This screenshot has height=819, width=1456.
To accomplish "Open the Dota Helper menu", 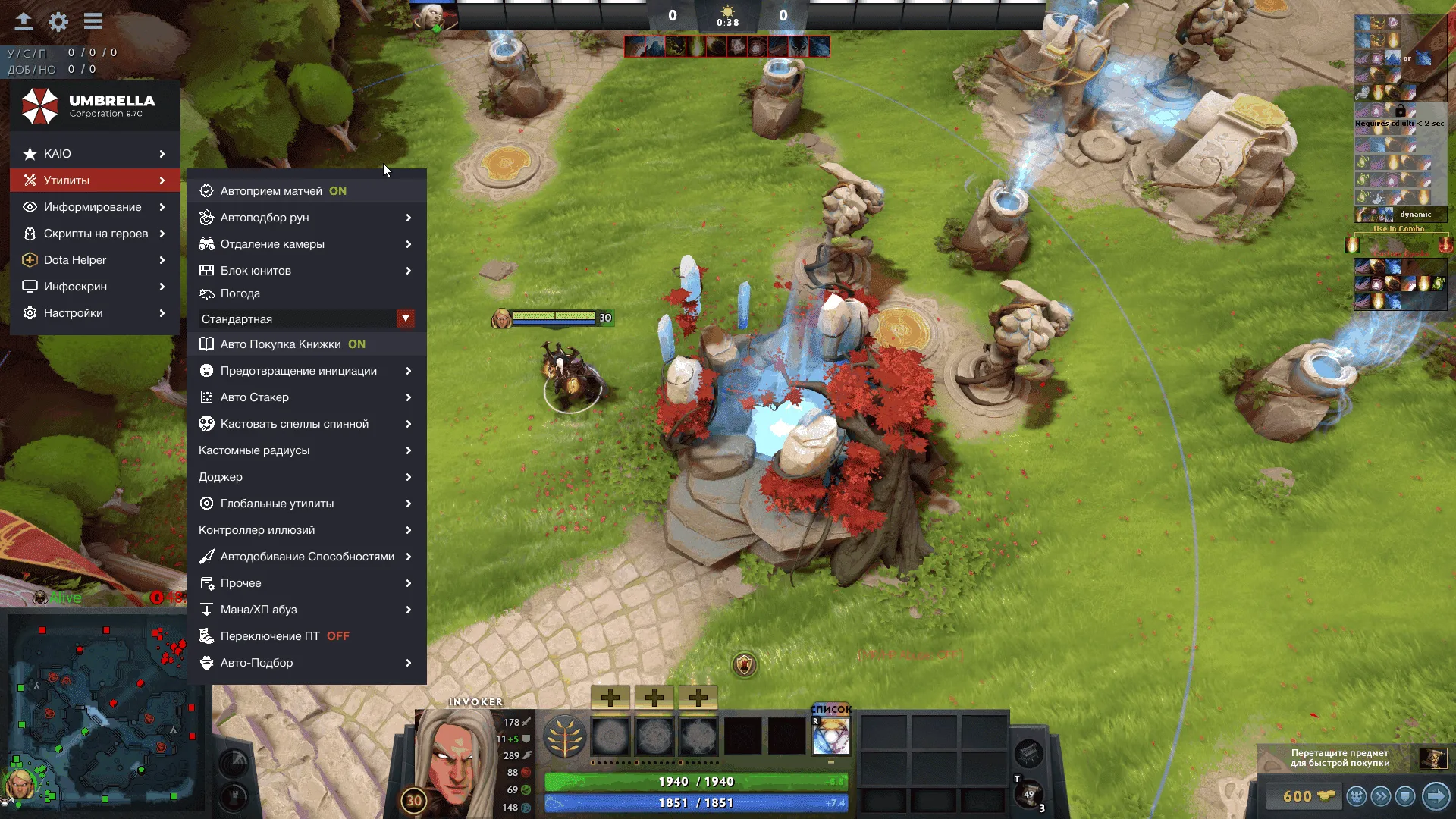I will click(86, 259).
